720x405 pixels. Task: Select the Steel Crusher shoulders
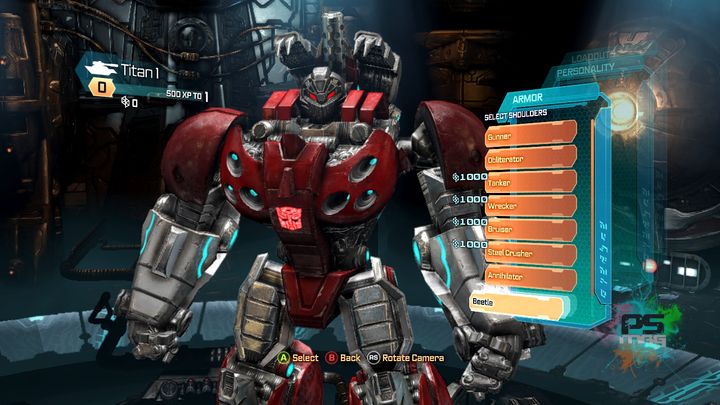tap(530, 254)
